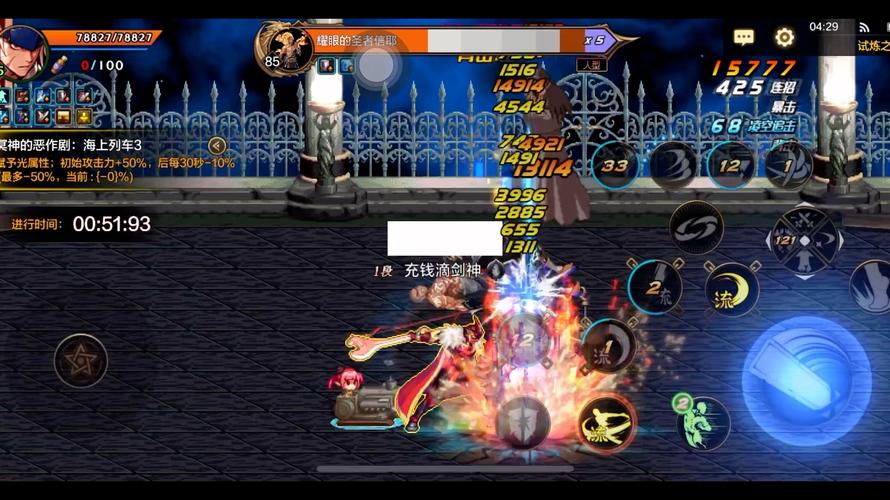Tap the large blue basic attack button
Viewport: 890px width, 500px height.
806,367
